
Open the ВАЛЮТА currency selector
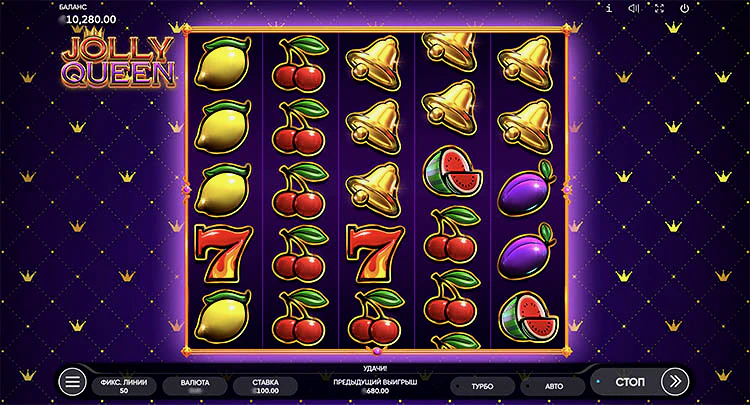click(194, 385)
